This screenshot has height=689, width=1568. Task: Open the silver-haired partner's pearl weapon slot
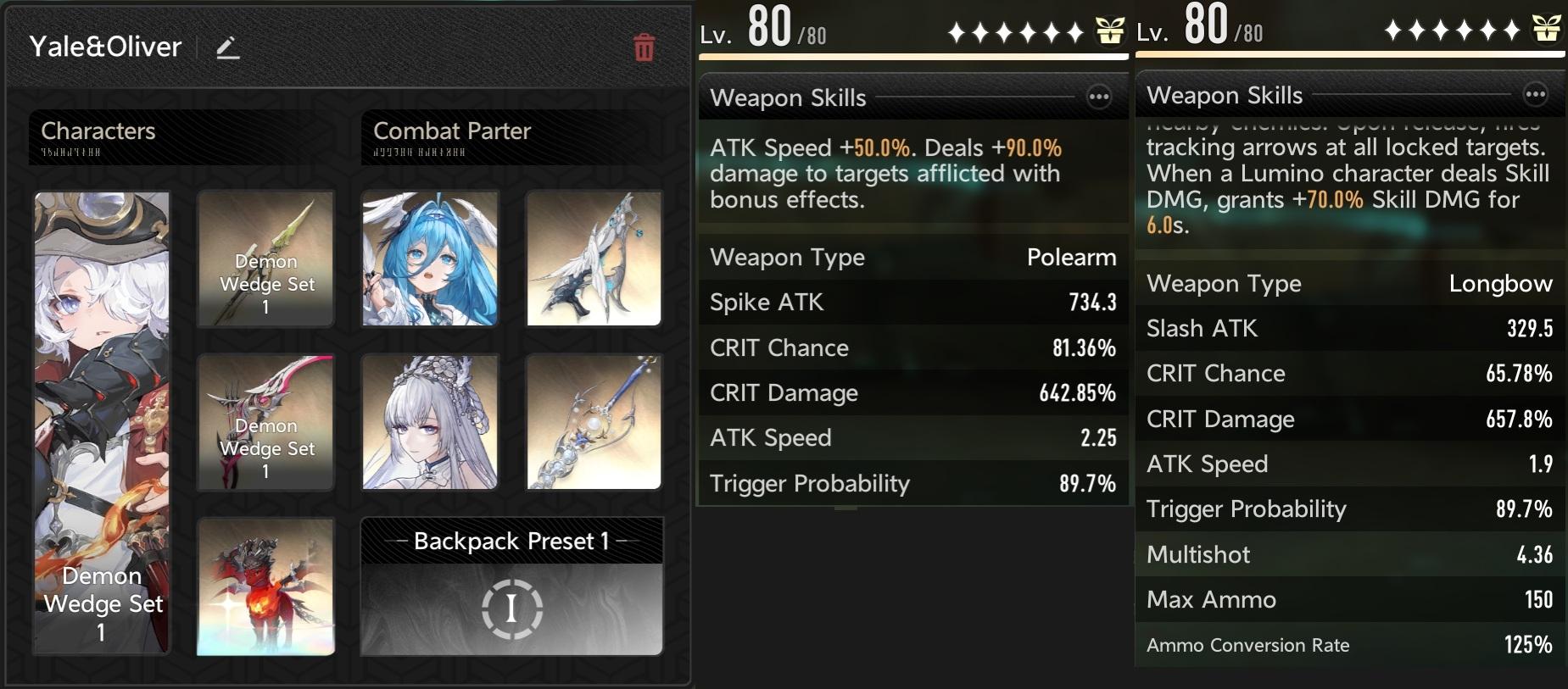coord(594,422)
